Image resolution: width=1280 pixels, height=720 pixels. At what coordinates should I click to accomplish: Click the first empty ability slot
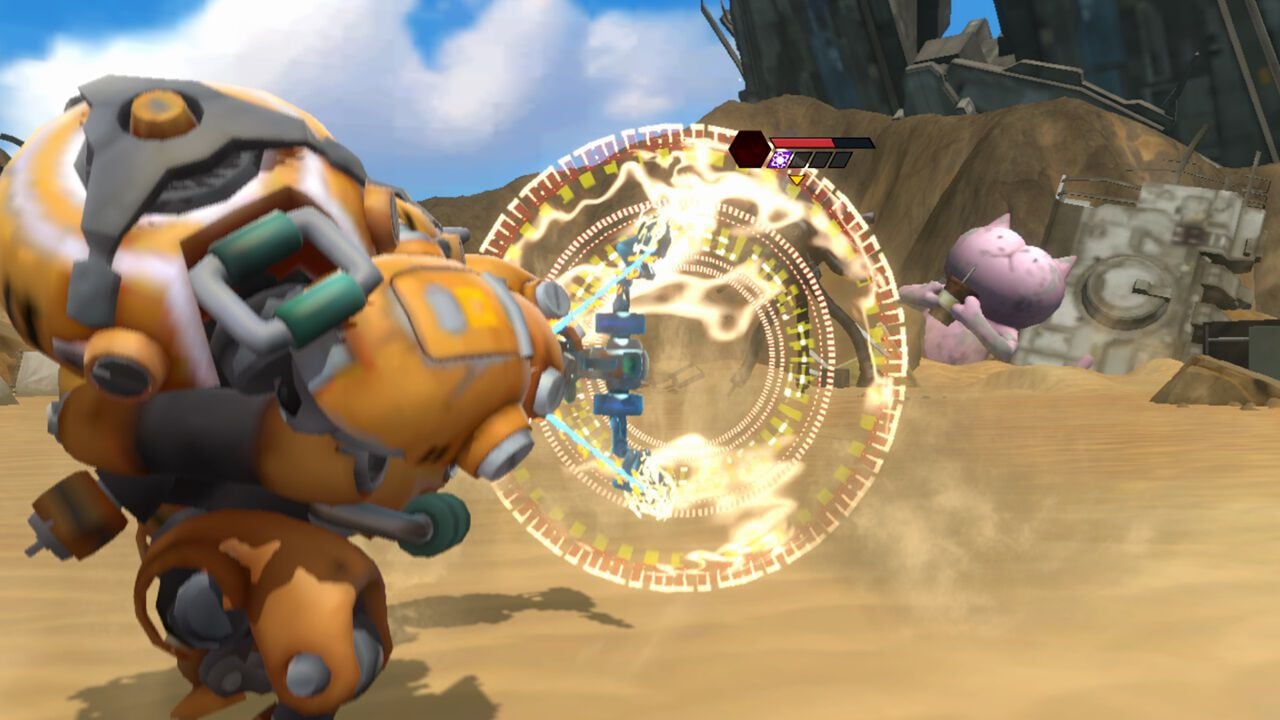pos(800,159)
